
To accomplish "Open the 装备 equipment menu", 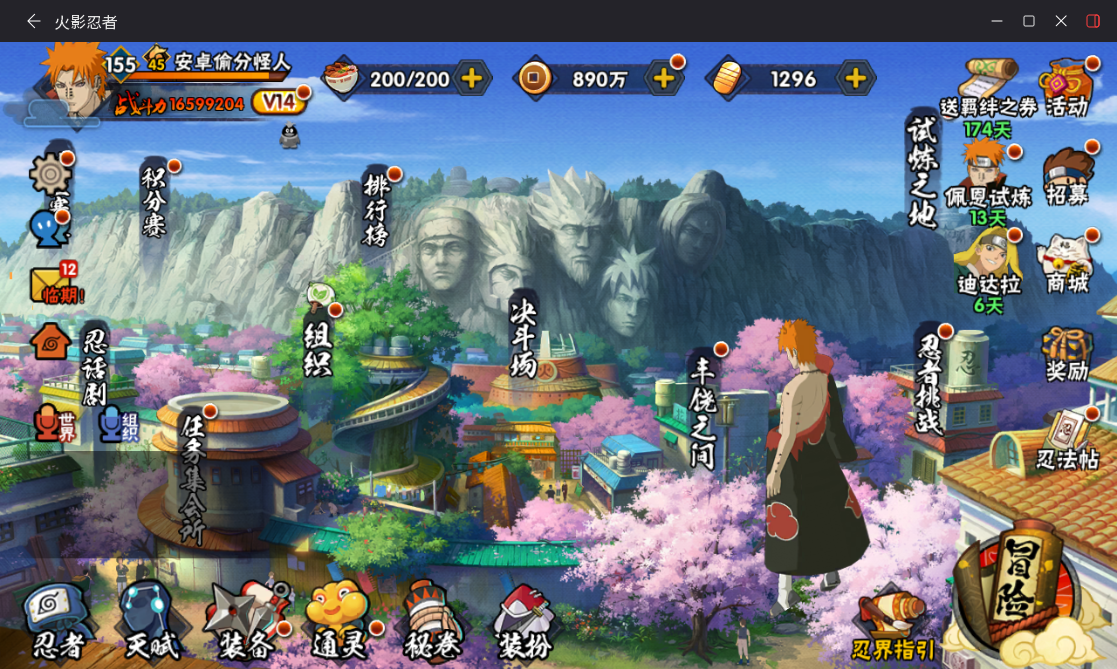I will tap(245, 620).
